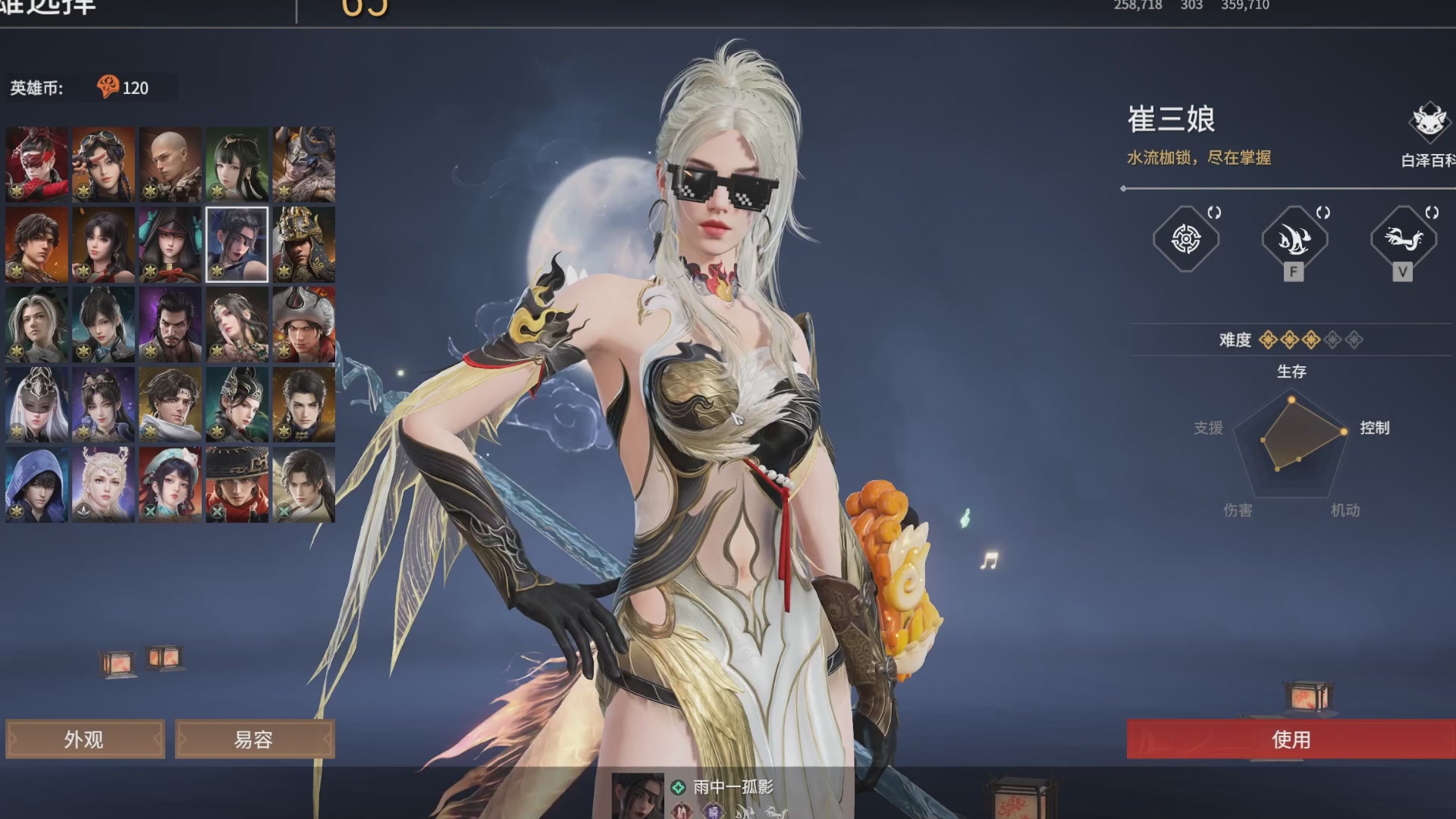Pick the bearded man on purple background

(x=171, y=325)
